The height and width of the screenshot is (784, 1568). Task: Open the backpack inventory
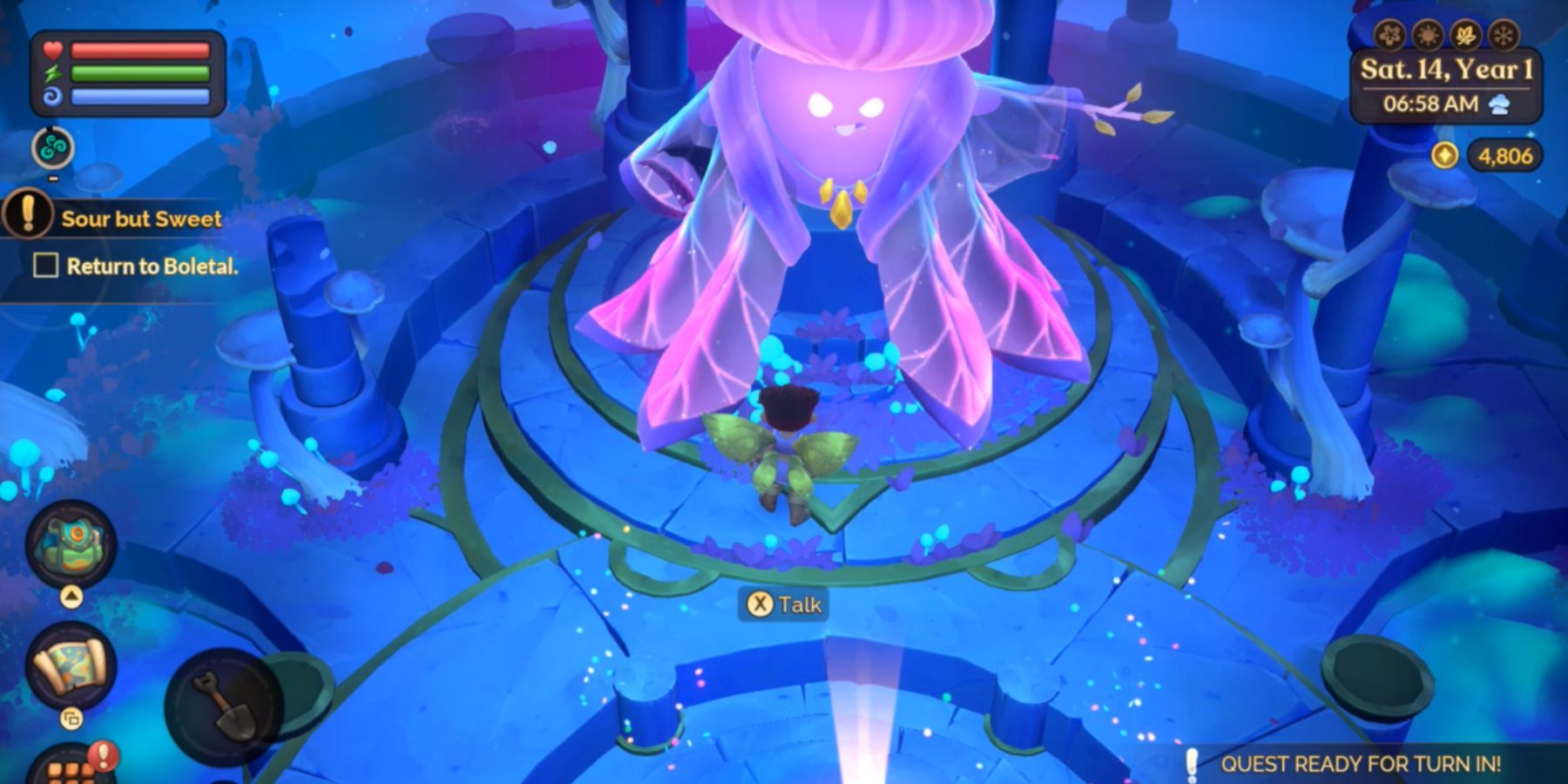coord(70,543)
